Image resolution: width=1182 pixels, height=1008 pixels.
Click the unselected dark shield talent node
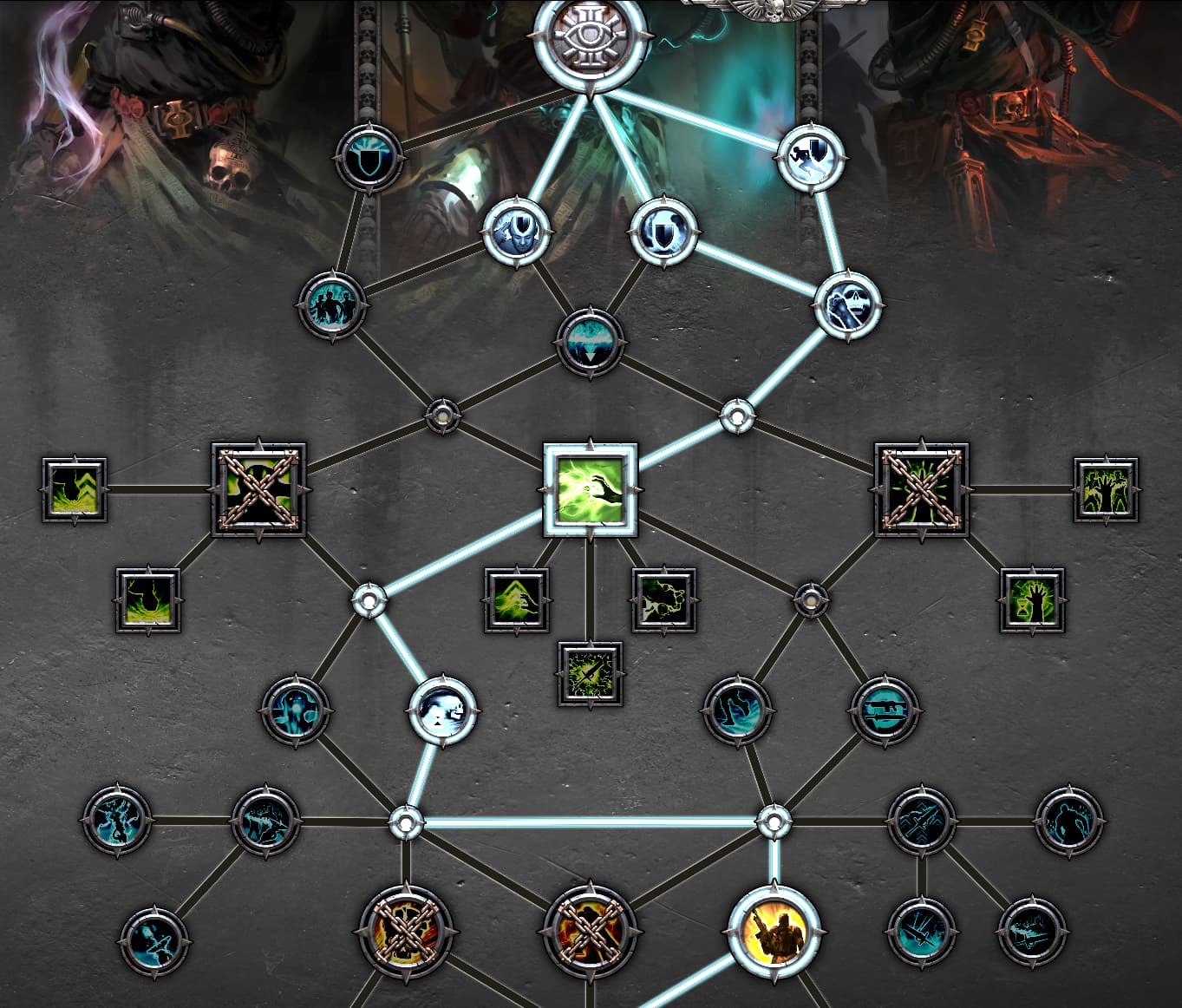369,158
